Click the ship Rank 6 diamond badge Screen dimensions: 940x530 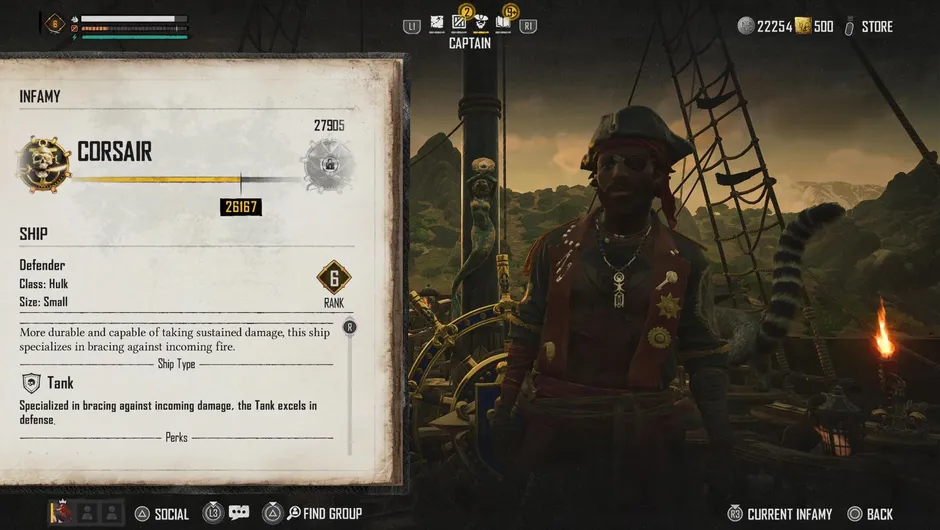click(x=334, y=278)
